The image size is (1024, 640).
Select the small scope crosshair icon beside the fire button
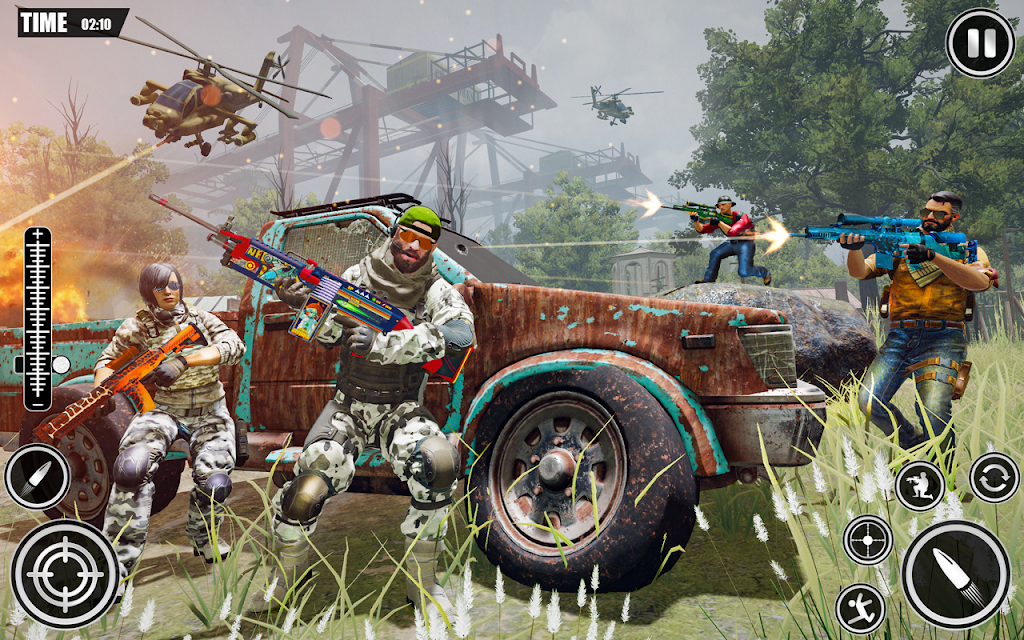tap(868, 540)
